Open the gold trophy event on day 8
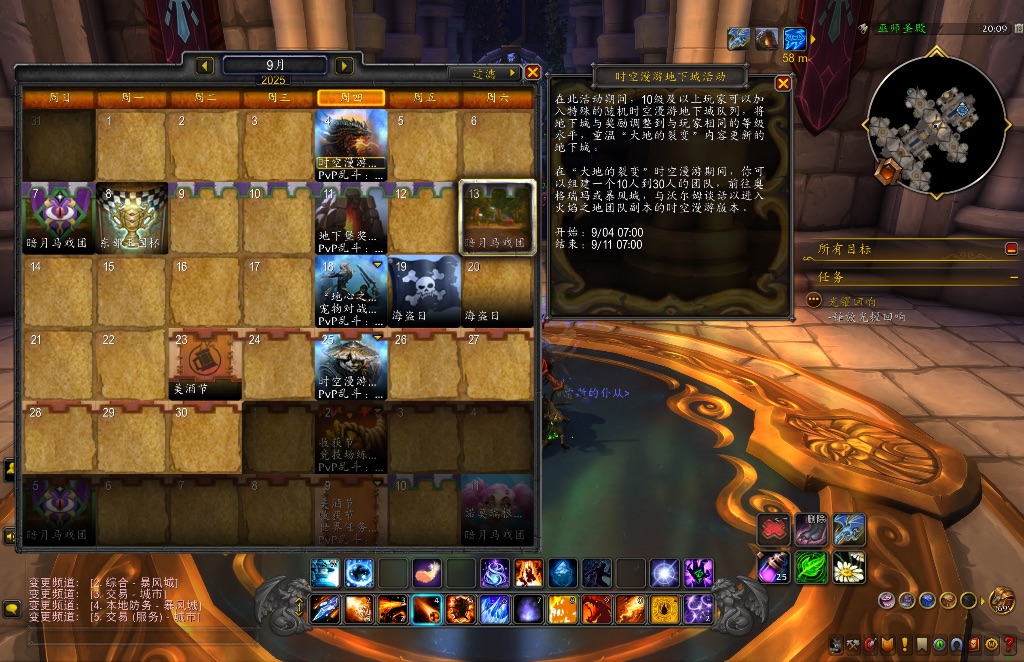Viewport: 1024px width, 662px height. [x=132, y=217]
